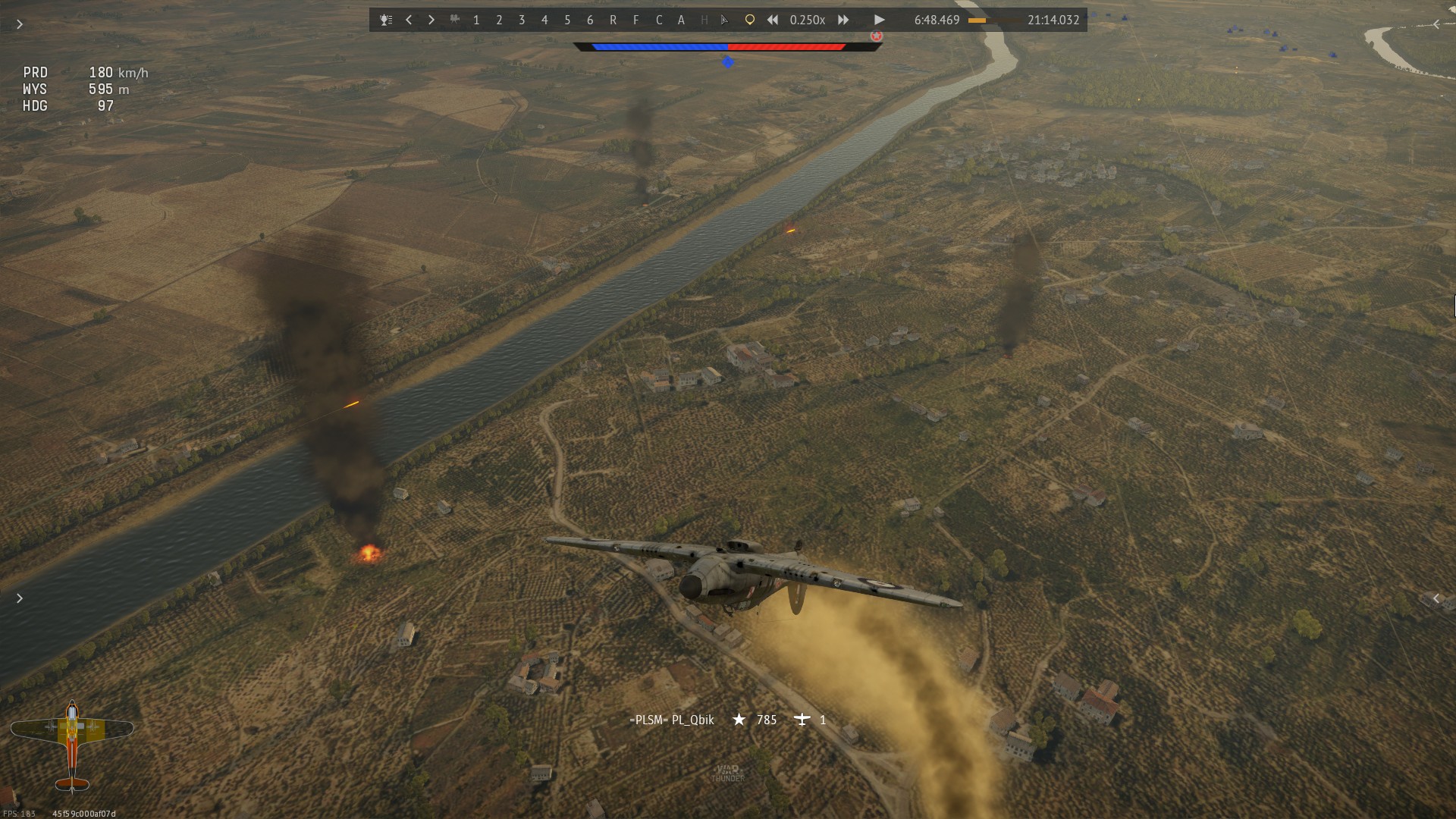Screen dimensions: 1456x819
Task: Select camera view 2
Action: [499, 20]
